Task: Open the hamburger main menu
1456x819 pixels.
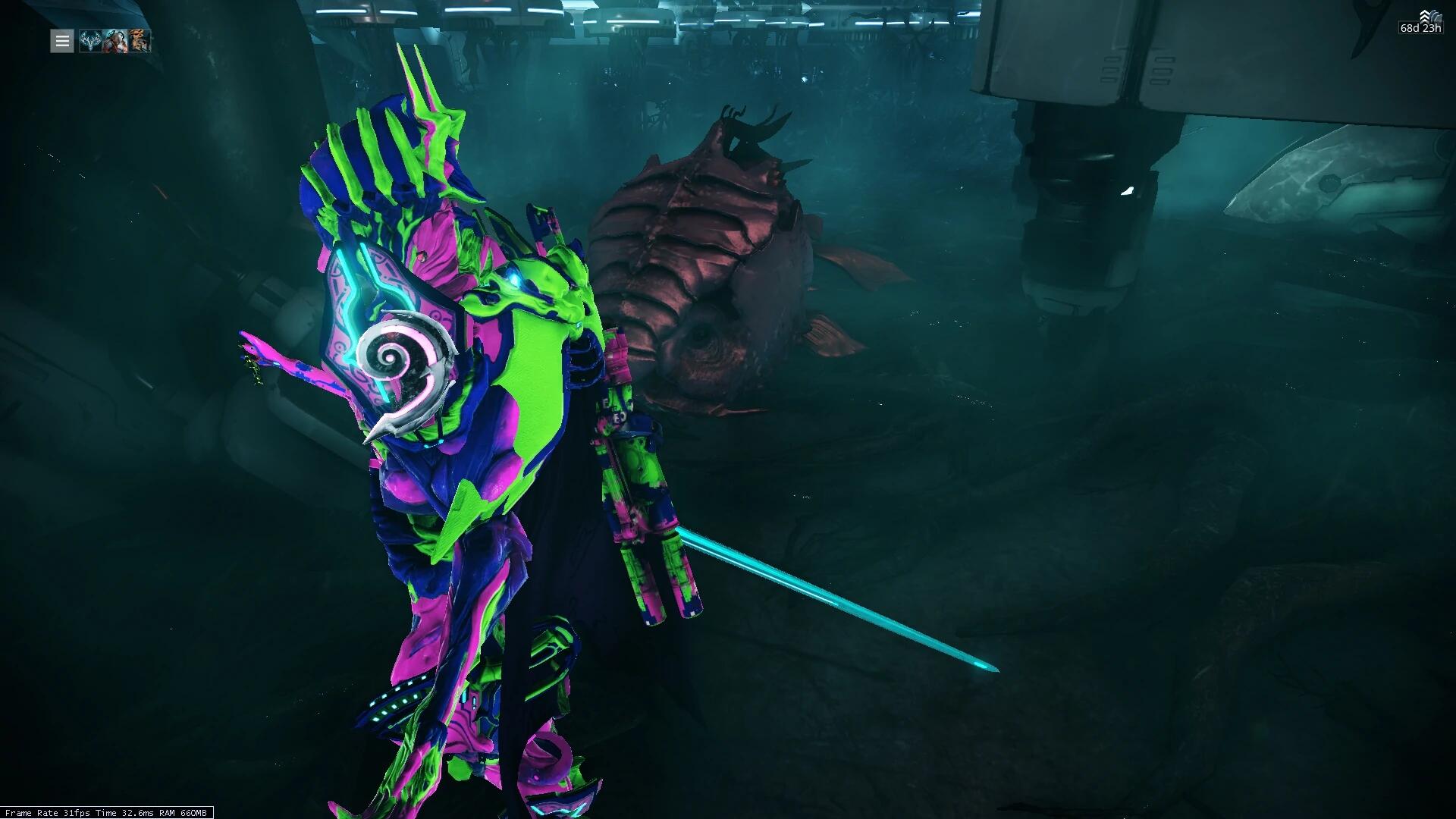Action: pyautogui.click(x=62, y=41)
